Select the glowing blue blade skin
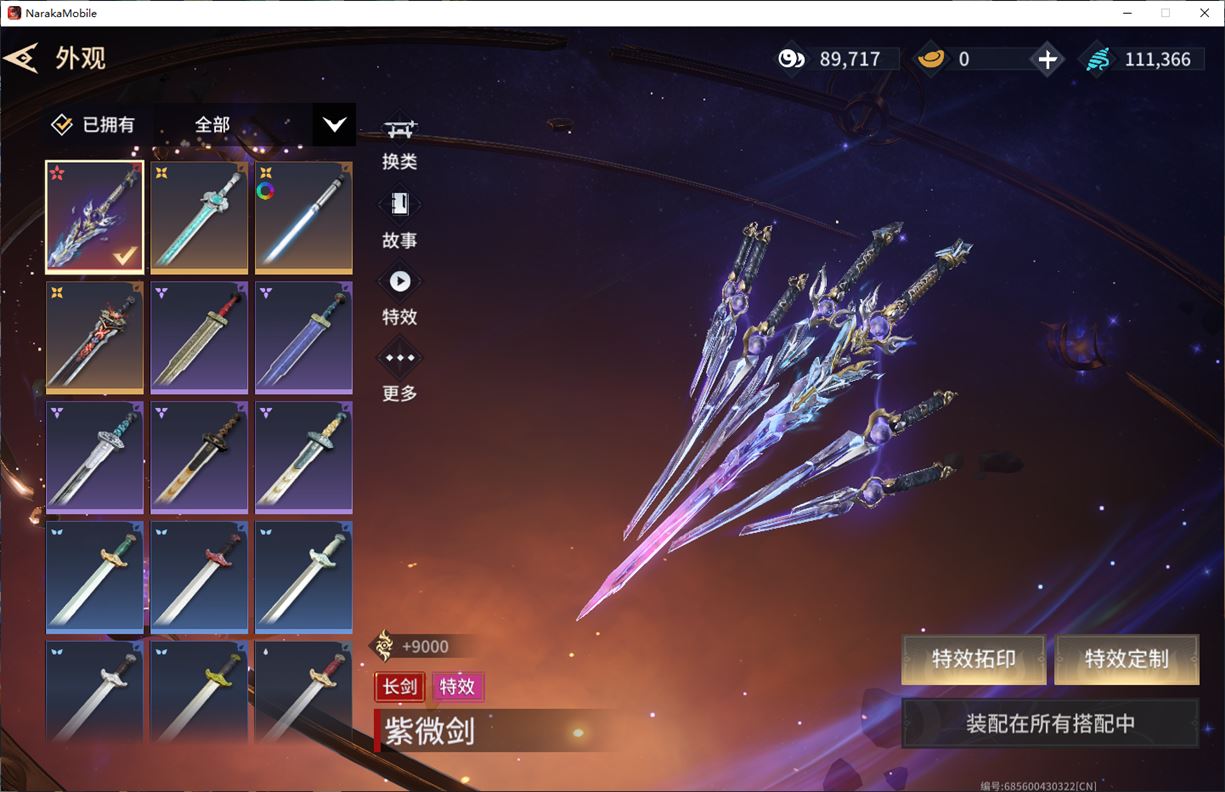The height and width of the screenshot is (792, 1225). [x=303, y=216]
